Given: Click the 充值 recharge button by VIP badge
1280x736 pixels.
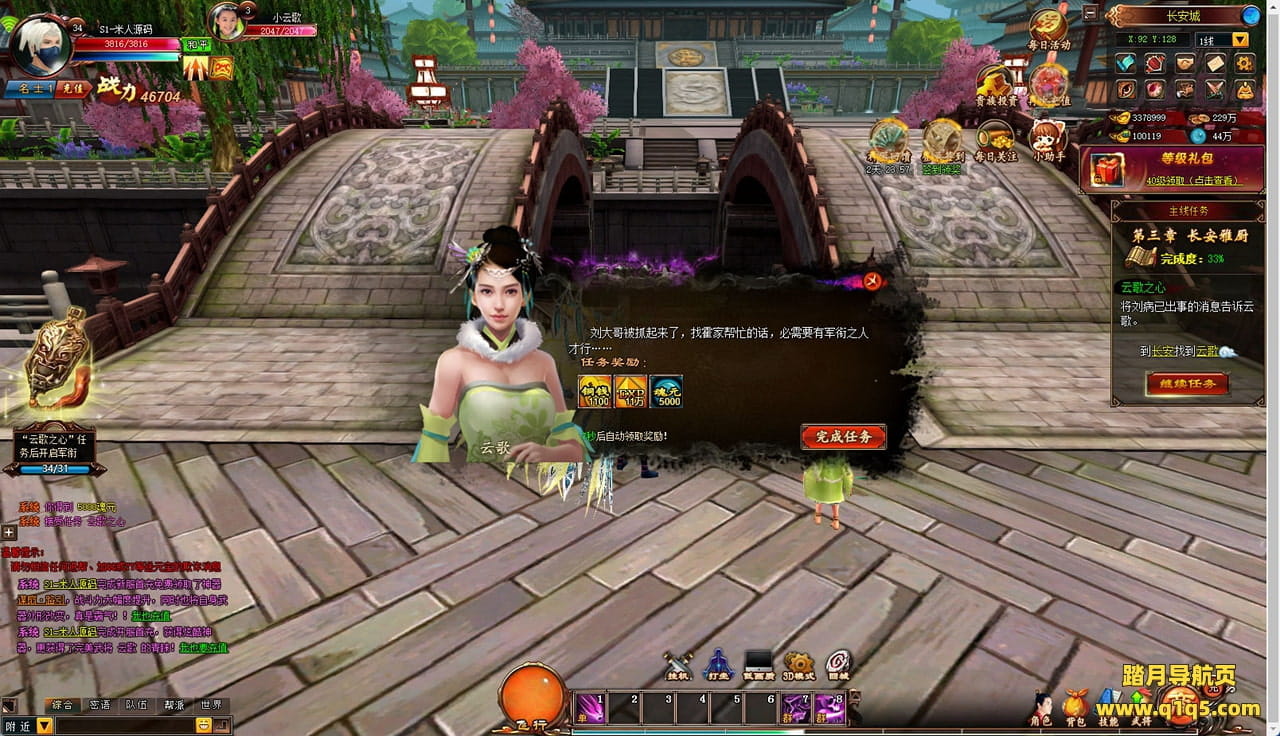Looking at the screenshot, I should pyautogui.click(x=72, y=89).
